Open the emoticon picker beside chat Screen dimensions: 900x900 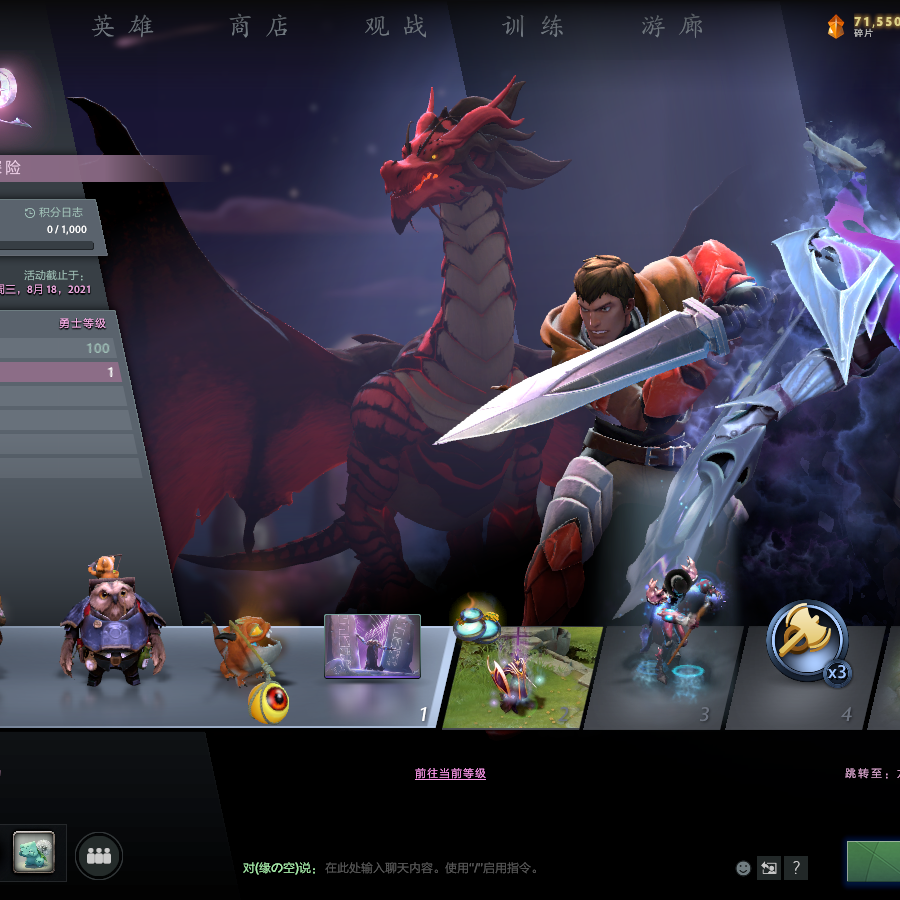(x=743, y=868)
